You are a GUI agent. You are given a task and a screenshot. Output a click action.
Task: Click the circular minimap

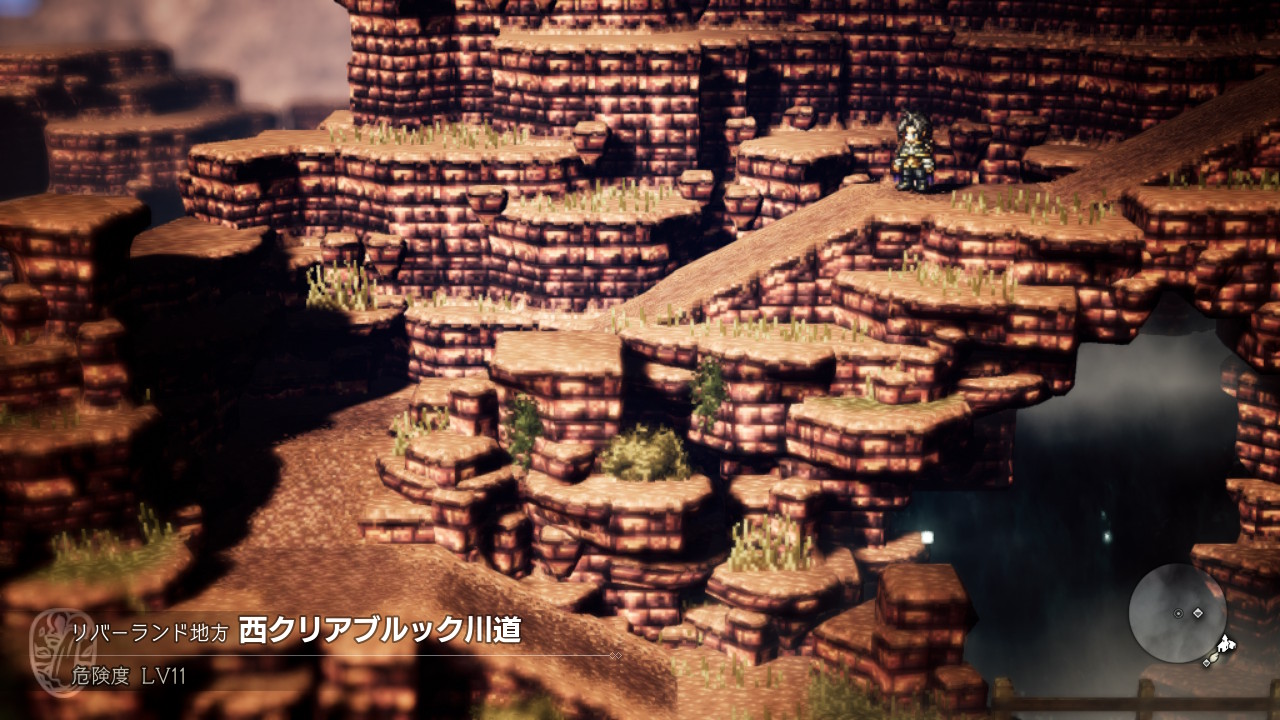[x=1177, y=613]
